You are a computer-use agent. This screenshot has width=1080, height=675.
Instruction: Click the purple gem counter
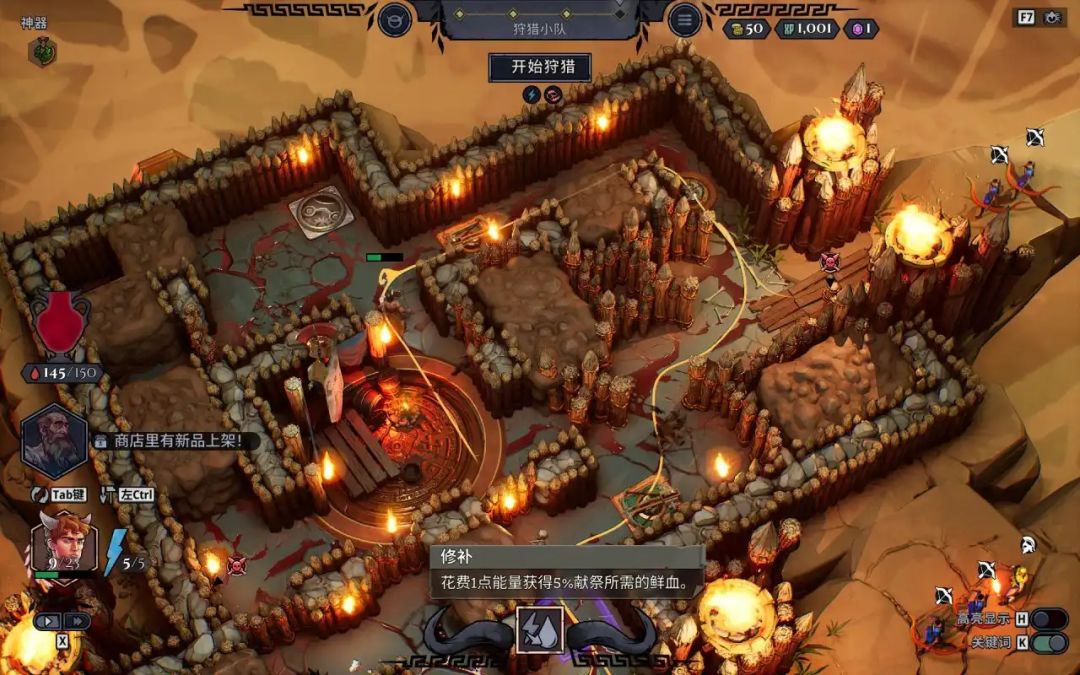(862, 28)
